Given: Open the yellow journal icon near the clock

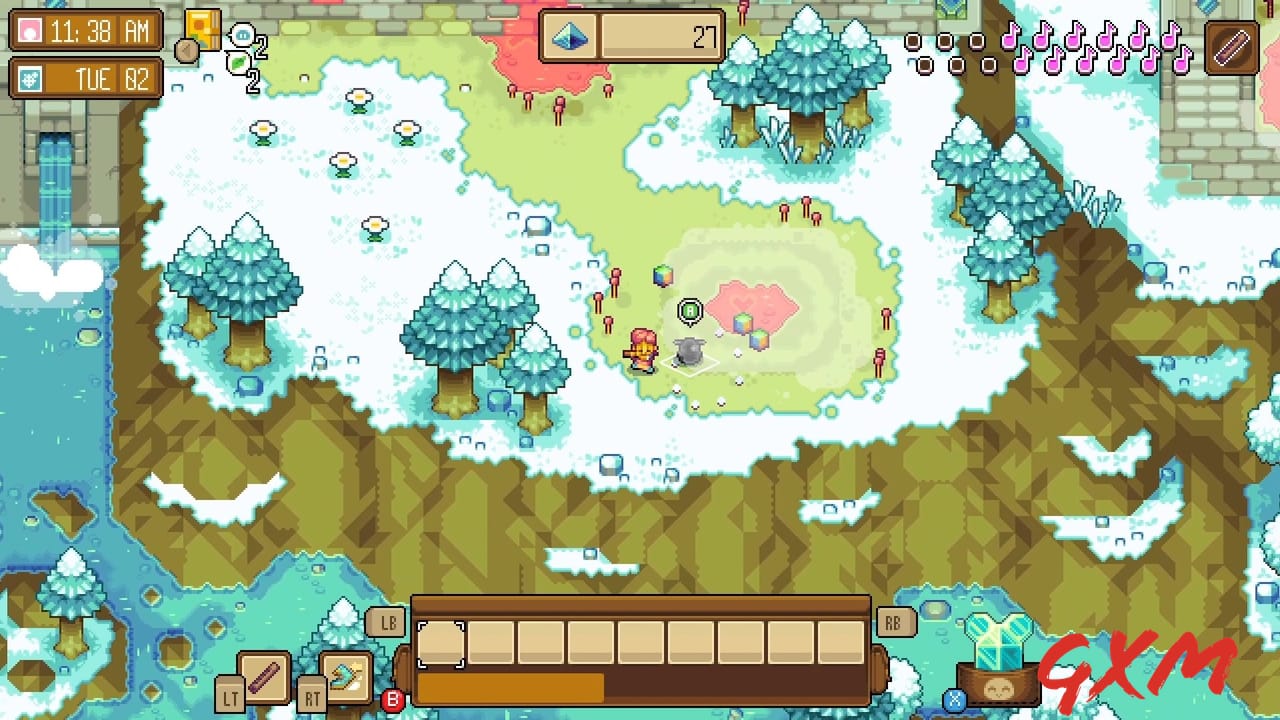Looking at the screenshot, I should pos(200,28).
